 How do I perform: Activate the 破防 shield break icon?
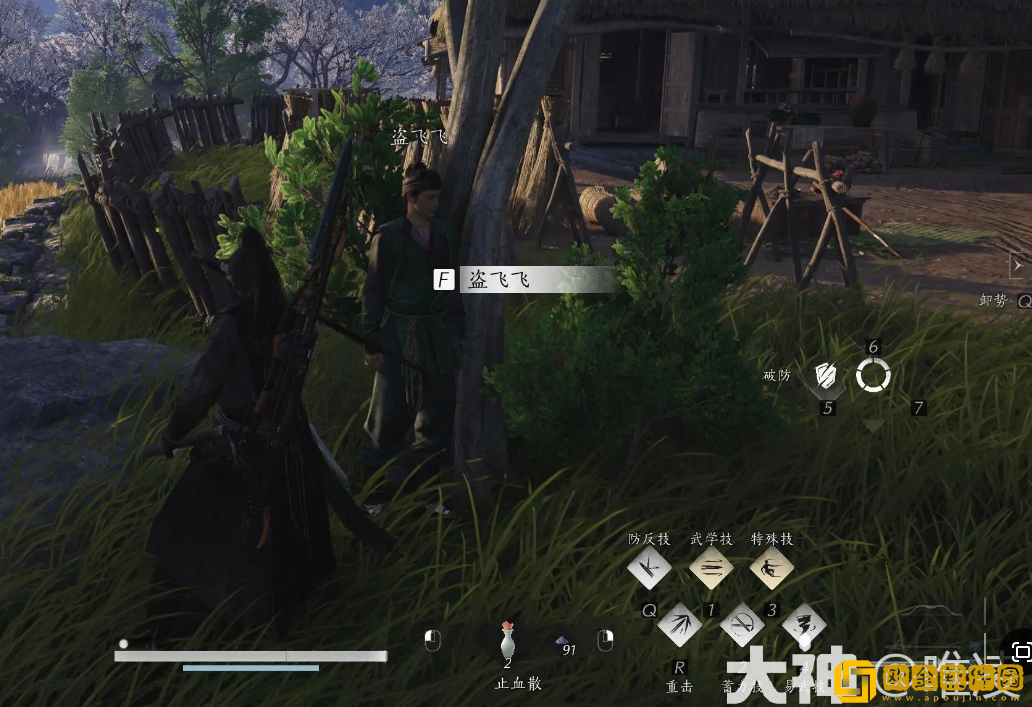pos(826,376)
